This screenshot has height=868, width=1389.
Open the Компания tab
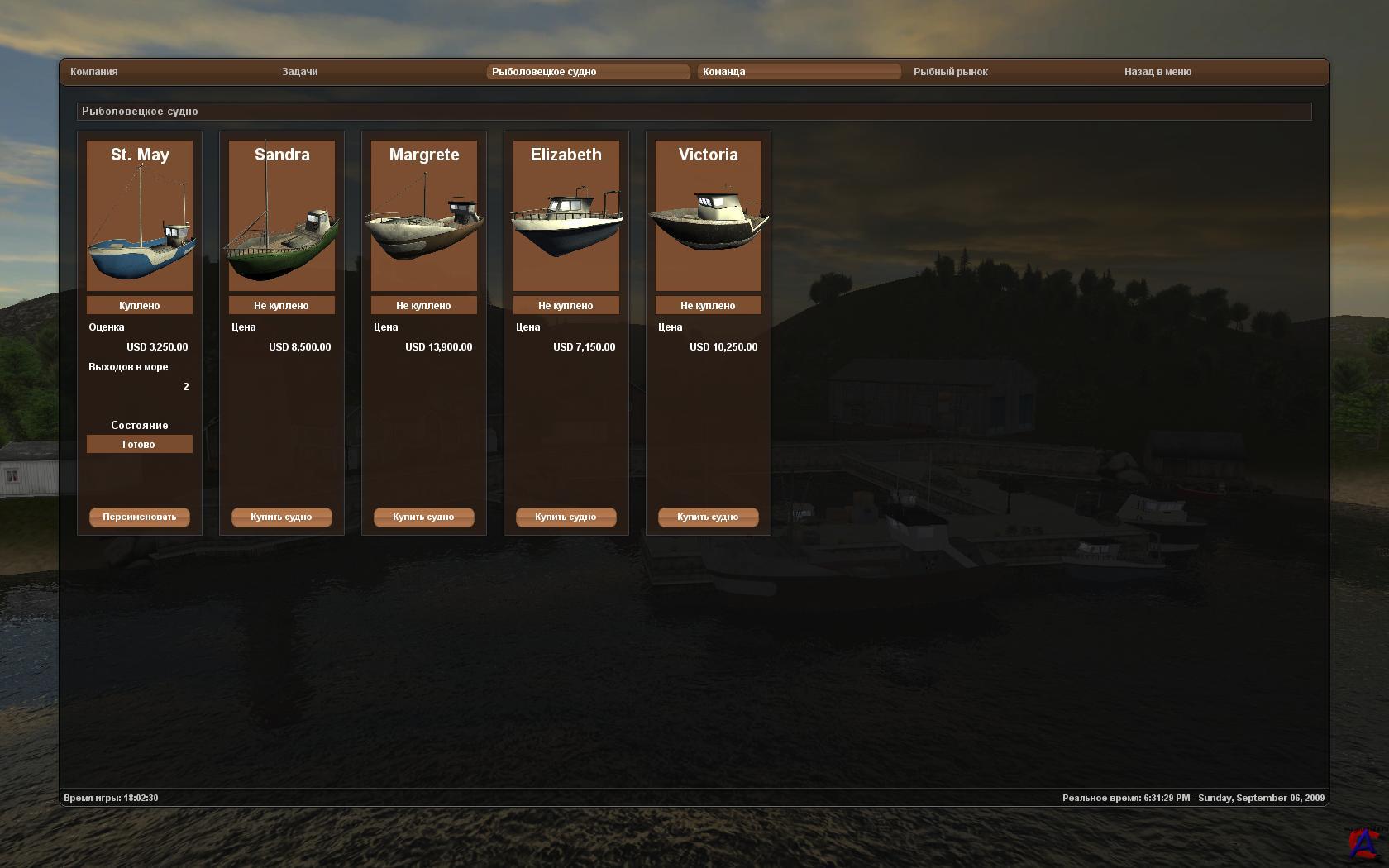[94, 72]
